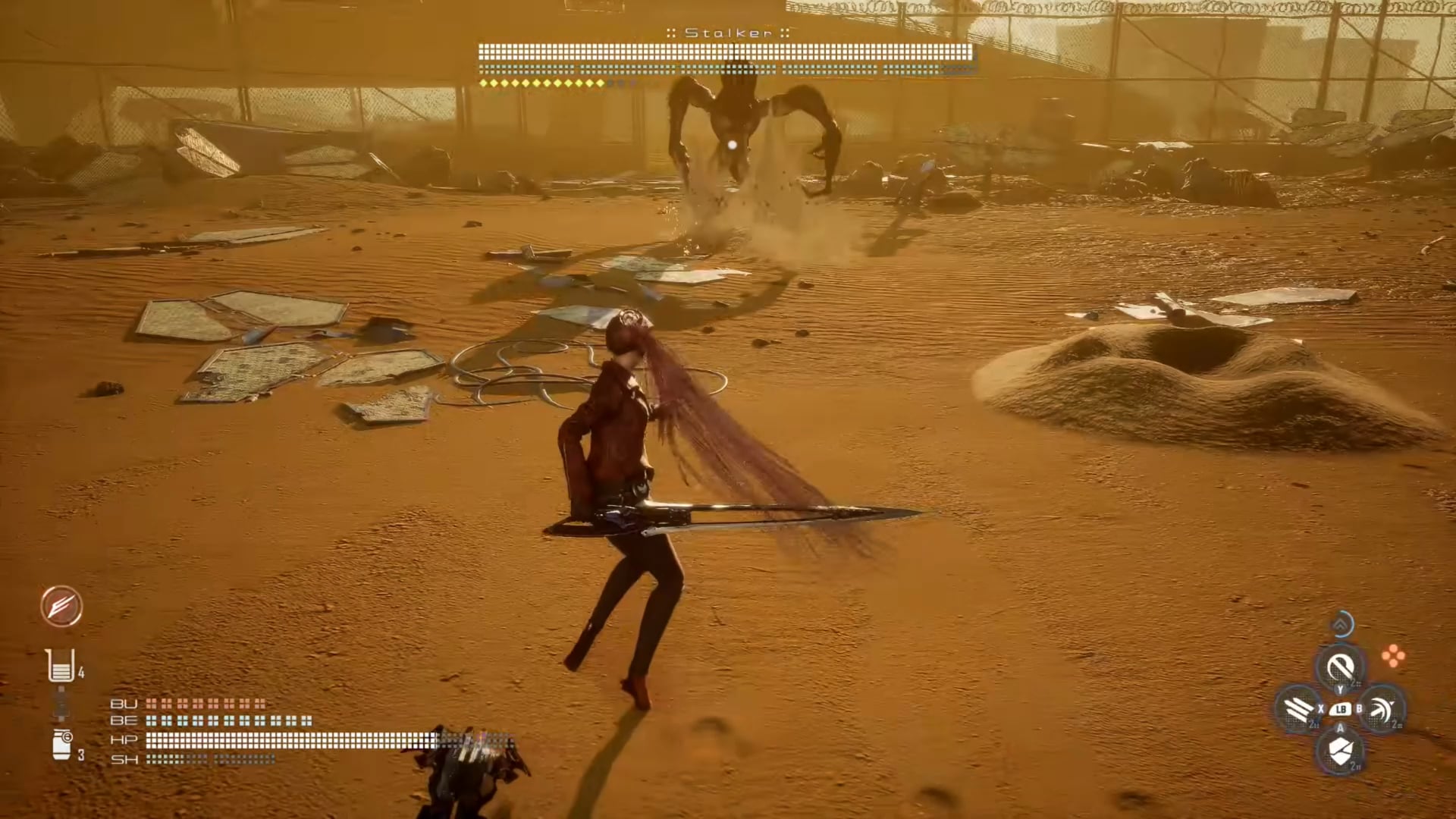The height and width of the screenshot is (819, 1456).
Task: Use the healing beaker with 4 charges
Action: point(61,666)
